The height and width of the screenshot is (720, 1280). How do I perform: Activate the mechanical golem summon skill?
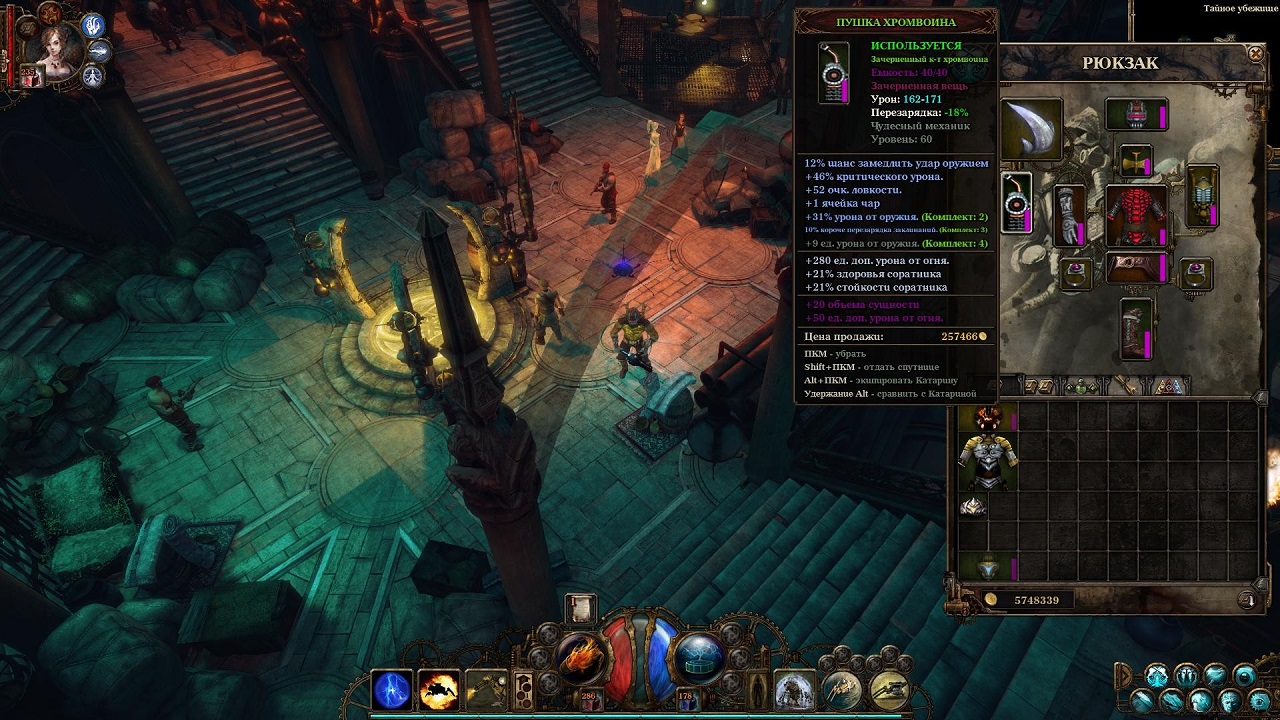click(x=795, y=690)
